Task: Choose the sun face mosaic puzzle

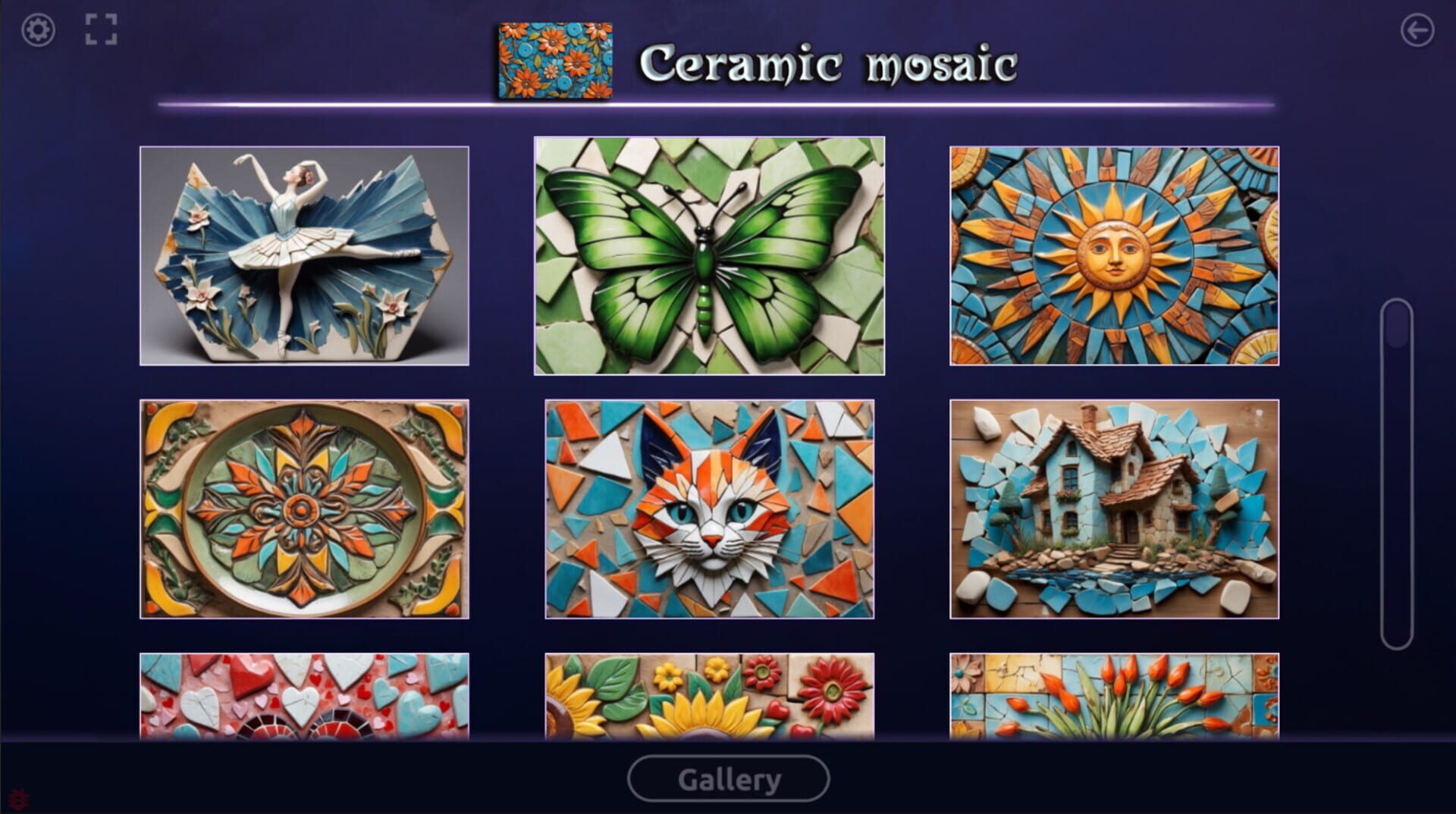Action: click(x=1115, y=256)
